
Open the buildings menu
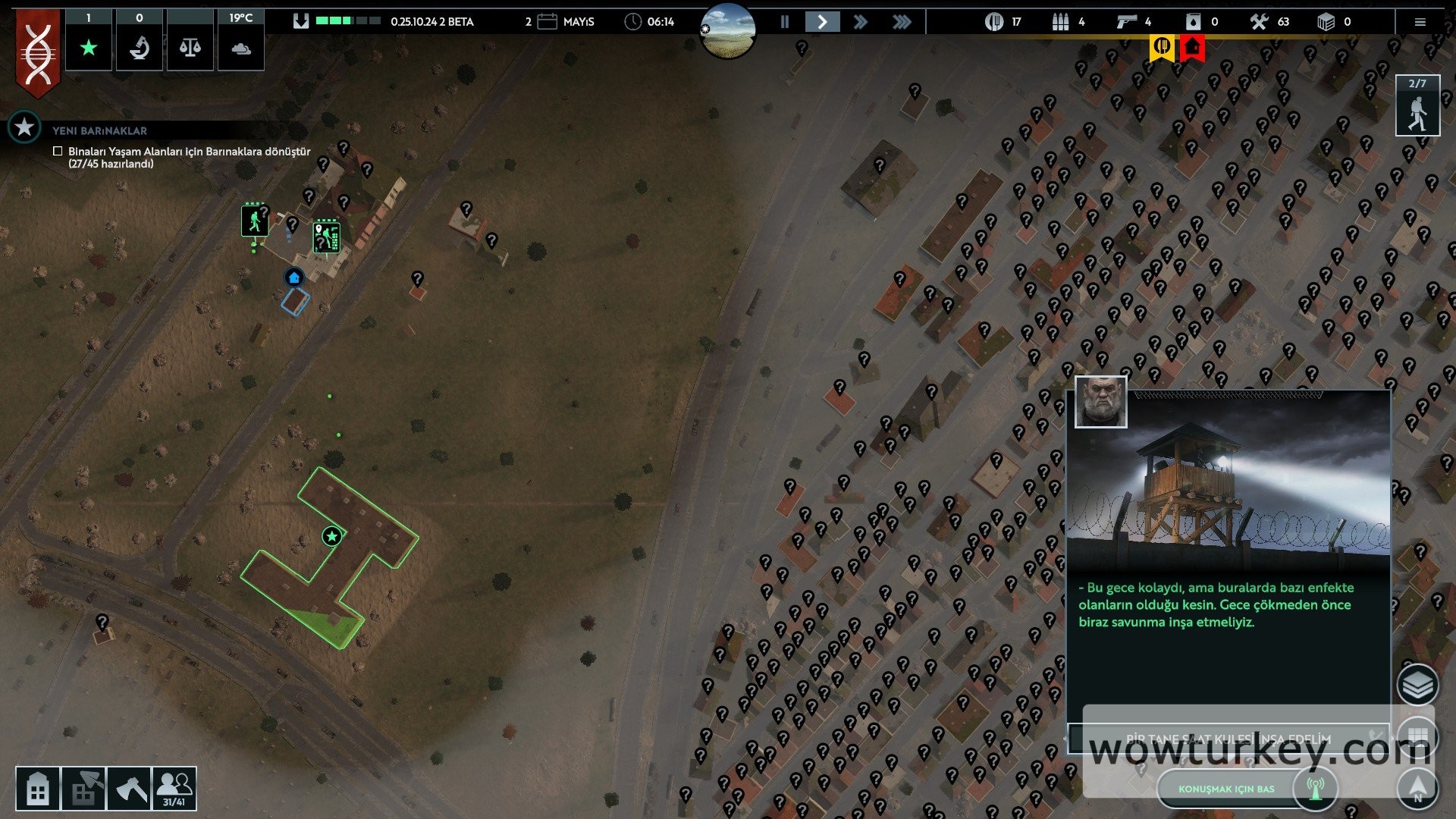point(37,789)
